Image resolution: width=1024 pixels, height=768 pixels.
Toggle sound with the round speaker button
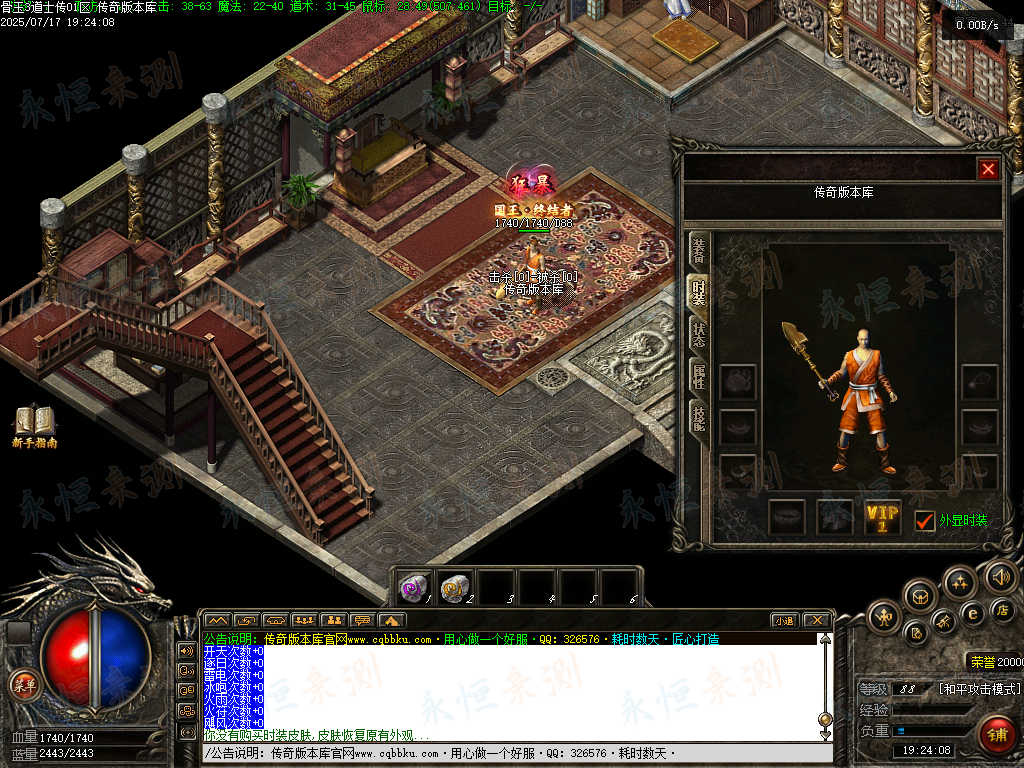coord(1000,575)
